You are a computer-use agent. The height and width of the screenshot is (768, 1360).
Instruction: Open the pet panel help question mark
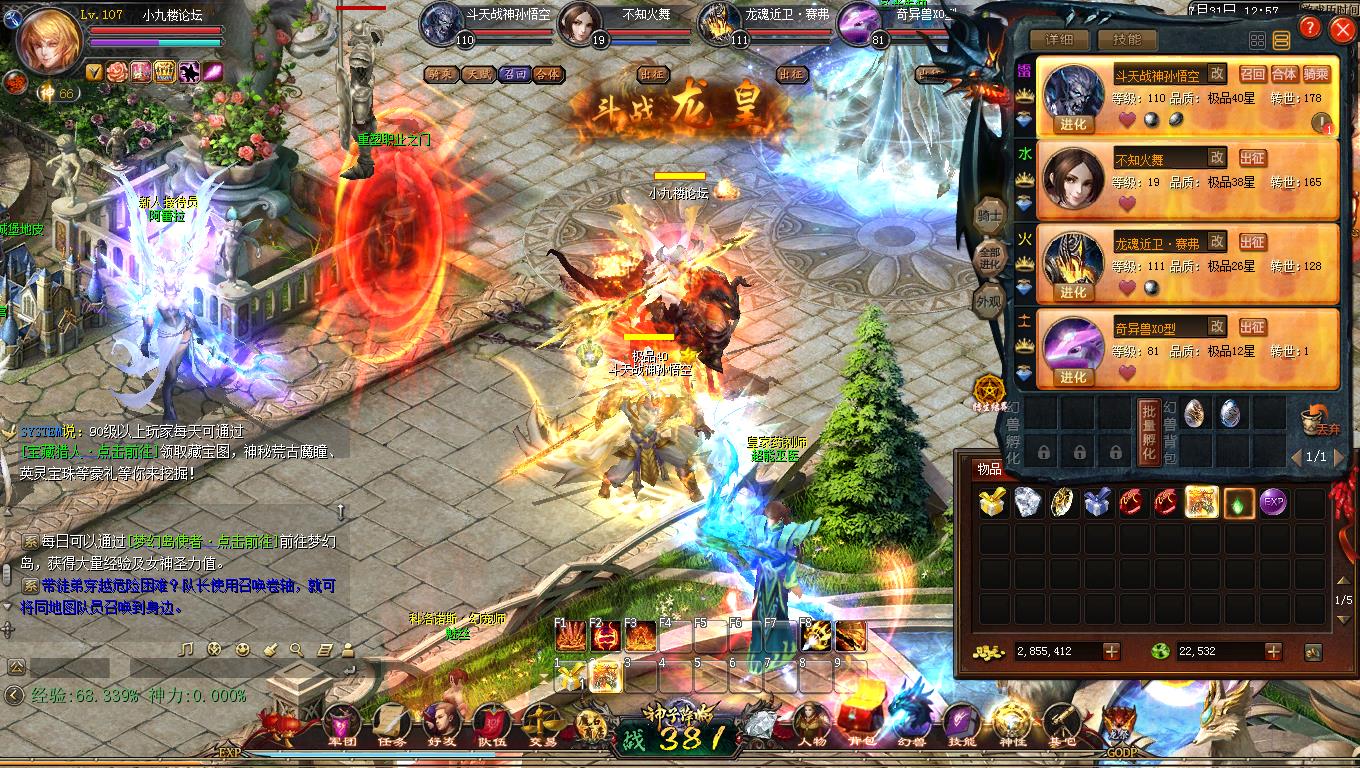point(1309,29)
